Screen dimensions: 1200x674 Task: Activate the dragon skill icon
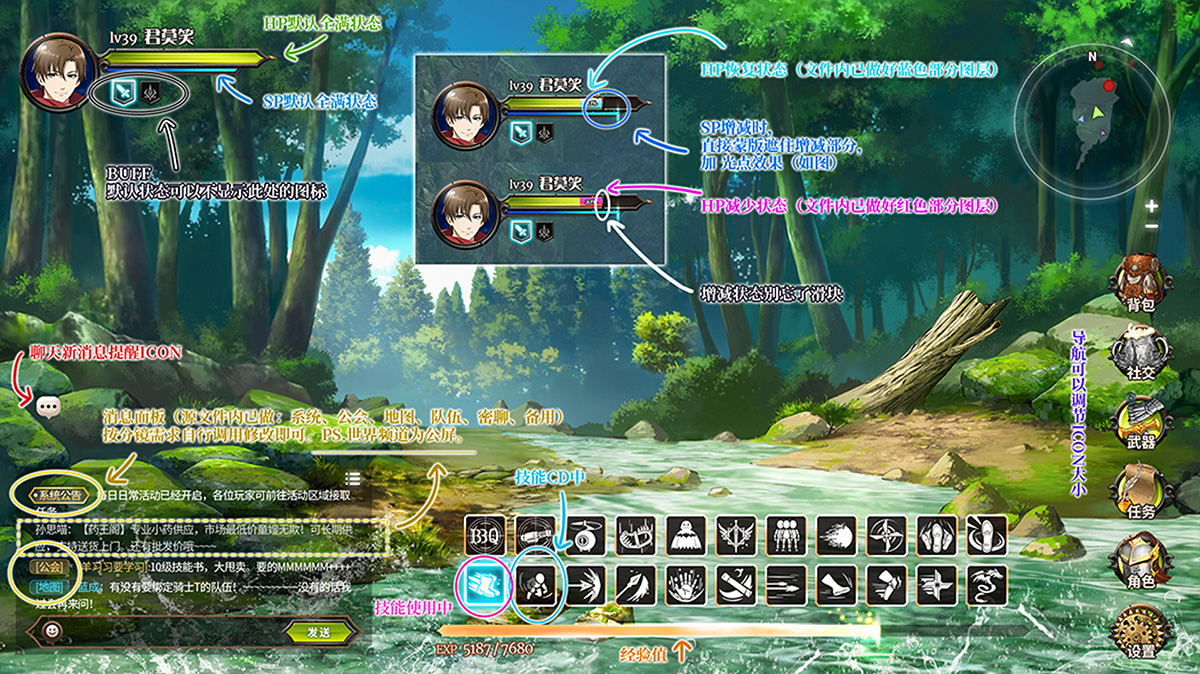986,583
